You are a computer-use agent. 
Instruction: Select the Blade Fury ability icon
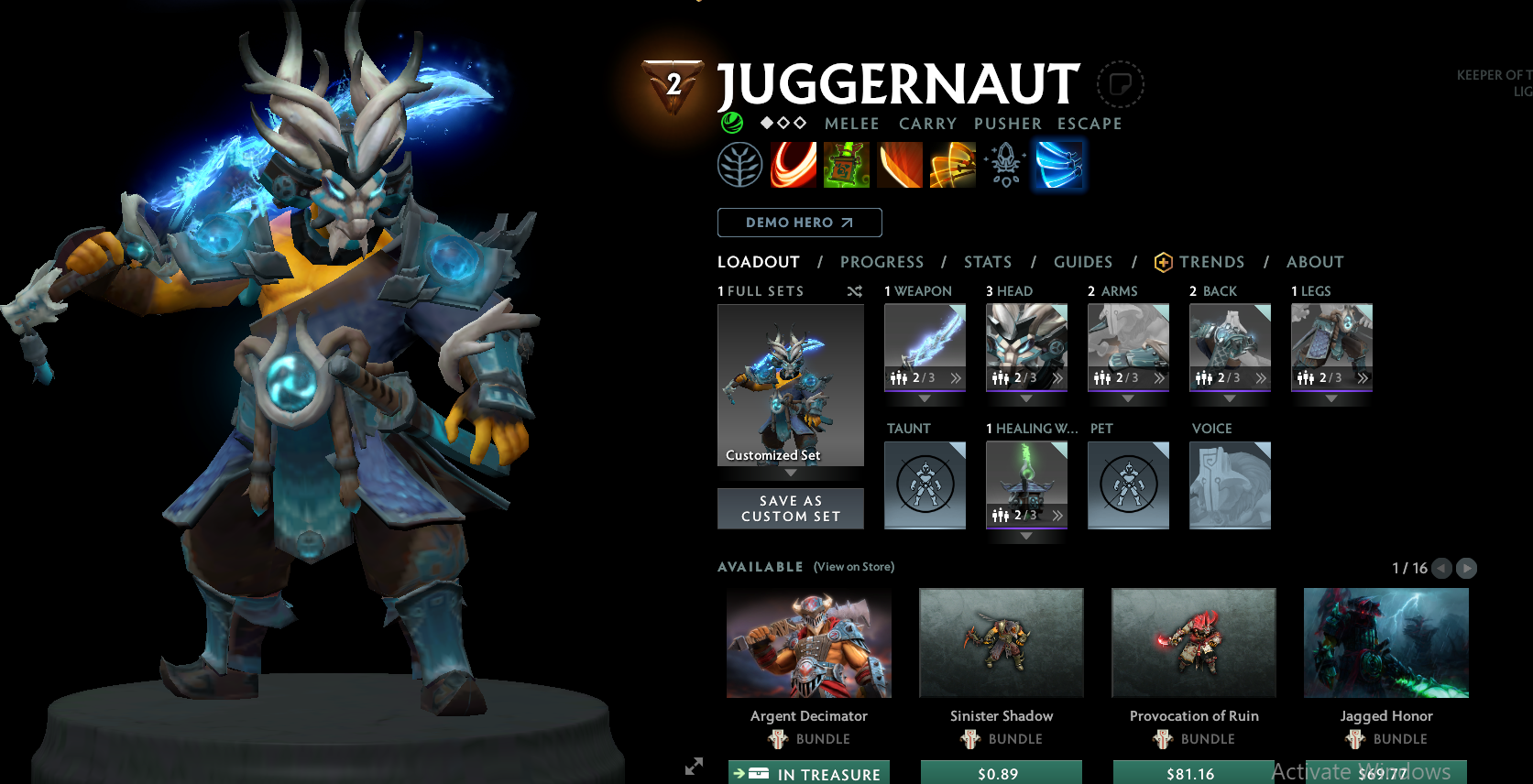(x=794, y=165)
